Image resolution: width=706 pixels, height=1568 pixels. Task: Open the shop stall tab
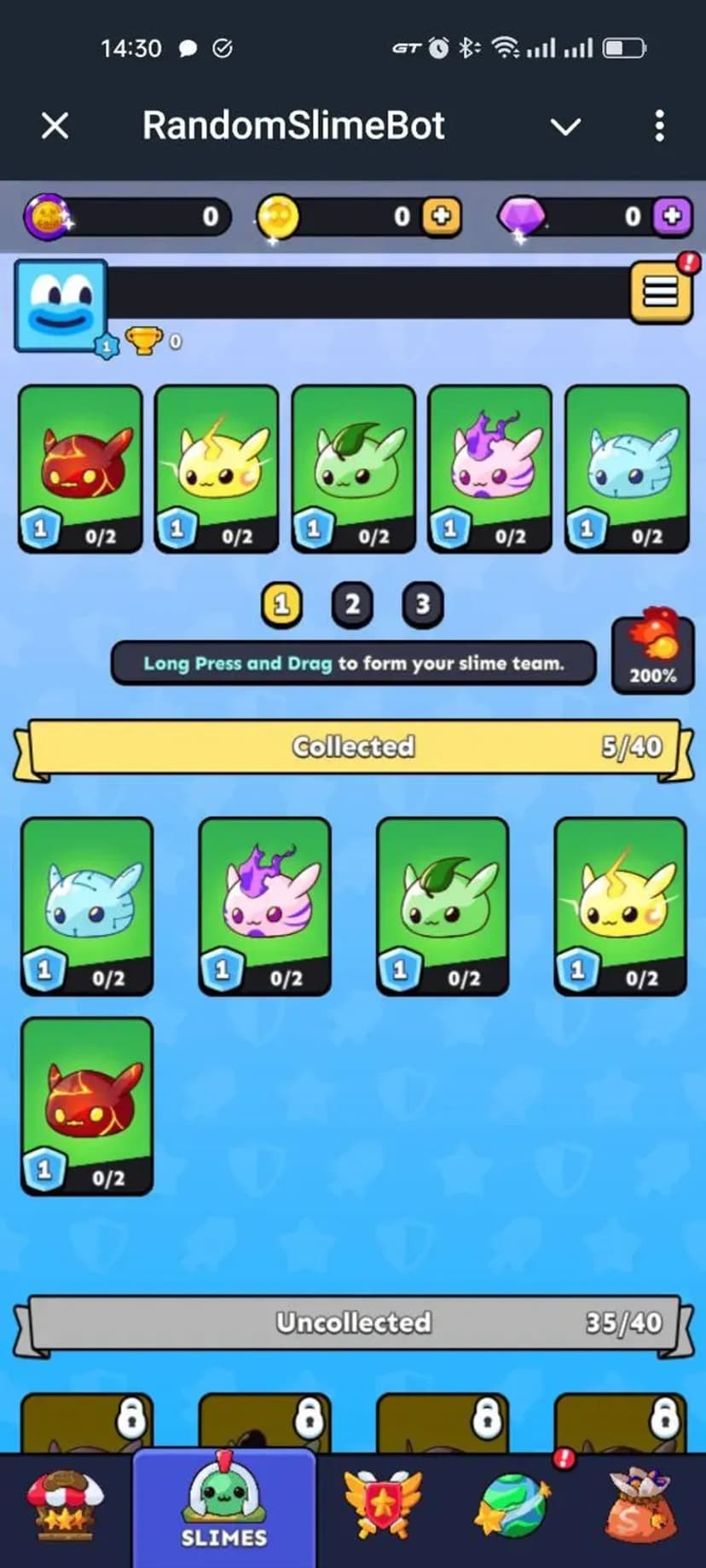tap(65, 1507)
